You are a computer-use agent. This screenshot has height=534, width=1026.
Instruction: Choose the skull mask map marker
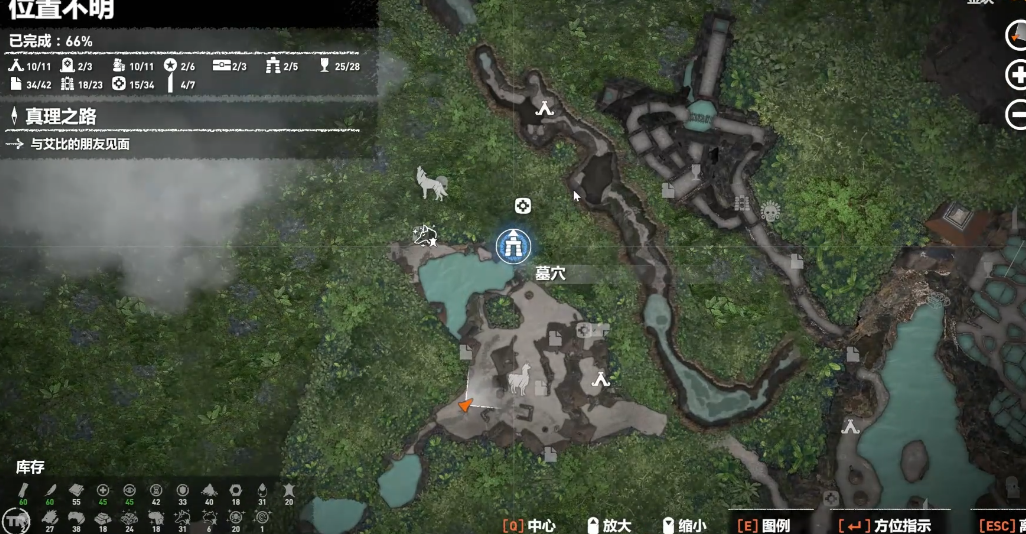[x=770, y=212]
